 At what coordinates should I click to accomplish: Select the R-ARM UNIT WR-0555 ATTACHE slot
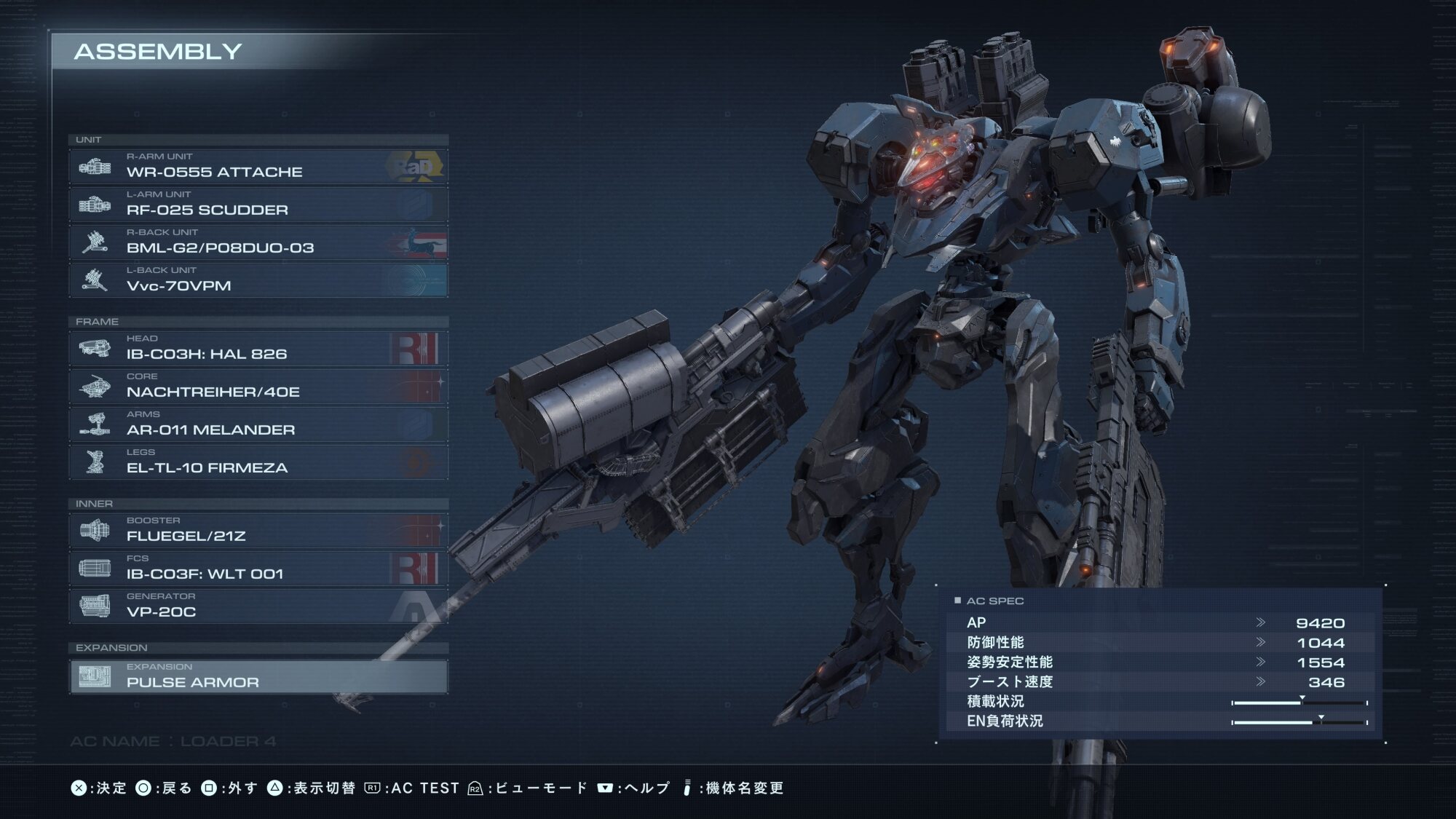pyautogui.click(x=258, y=167)
